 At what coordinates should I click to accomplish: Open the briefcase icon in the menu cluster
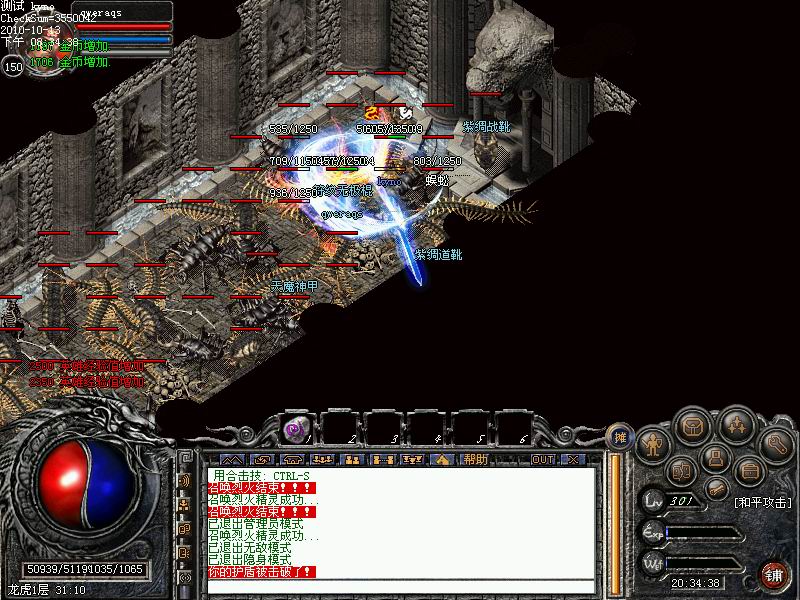[749, 469]
